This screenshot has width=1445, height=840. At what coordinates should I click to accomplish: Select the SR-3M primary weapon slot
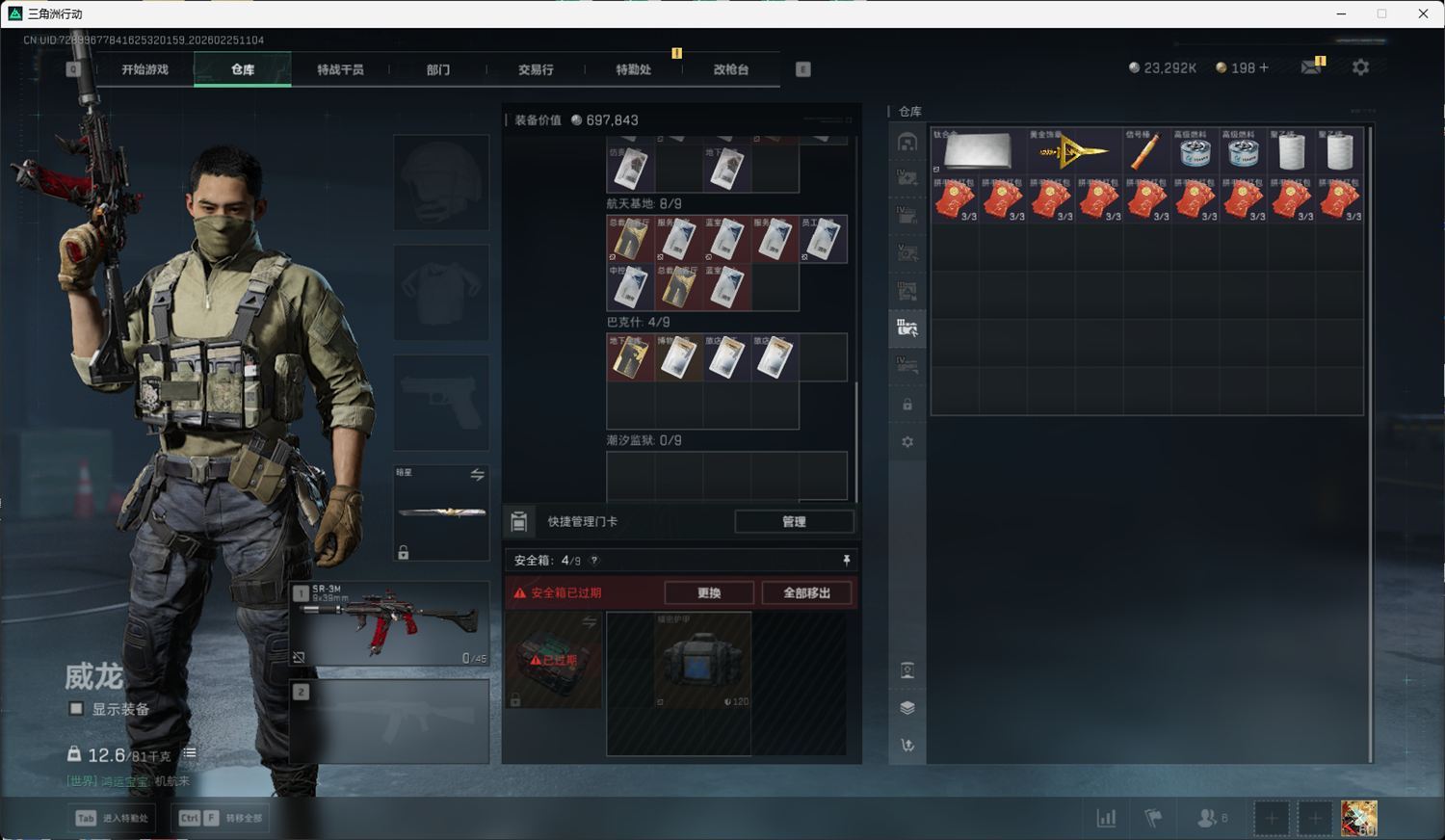[389, 623]
